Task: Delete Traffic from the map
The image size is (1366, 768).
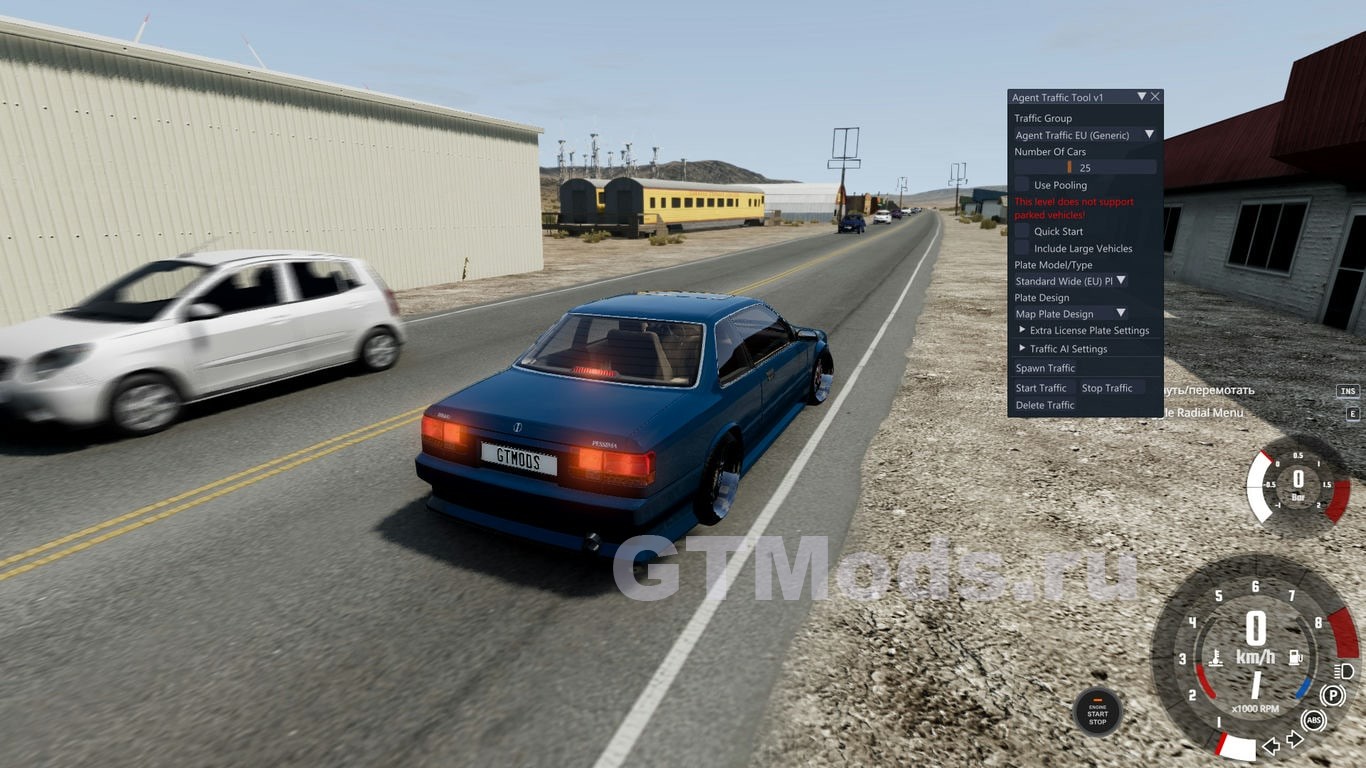Action: pyautogui.click(x=1045, y=405)
